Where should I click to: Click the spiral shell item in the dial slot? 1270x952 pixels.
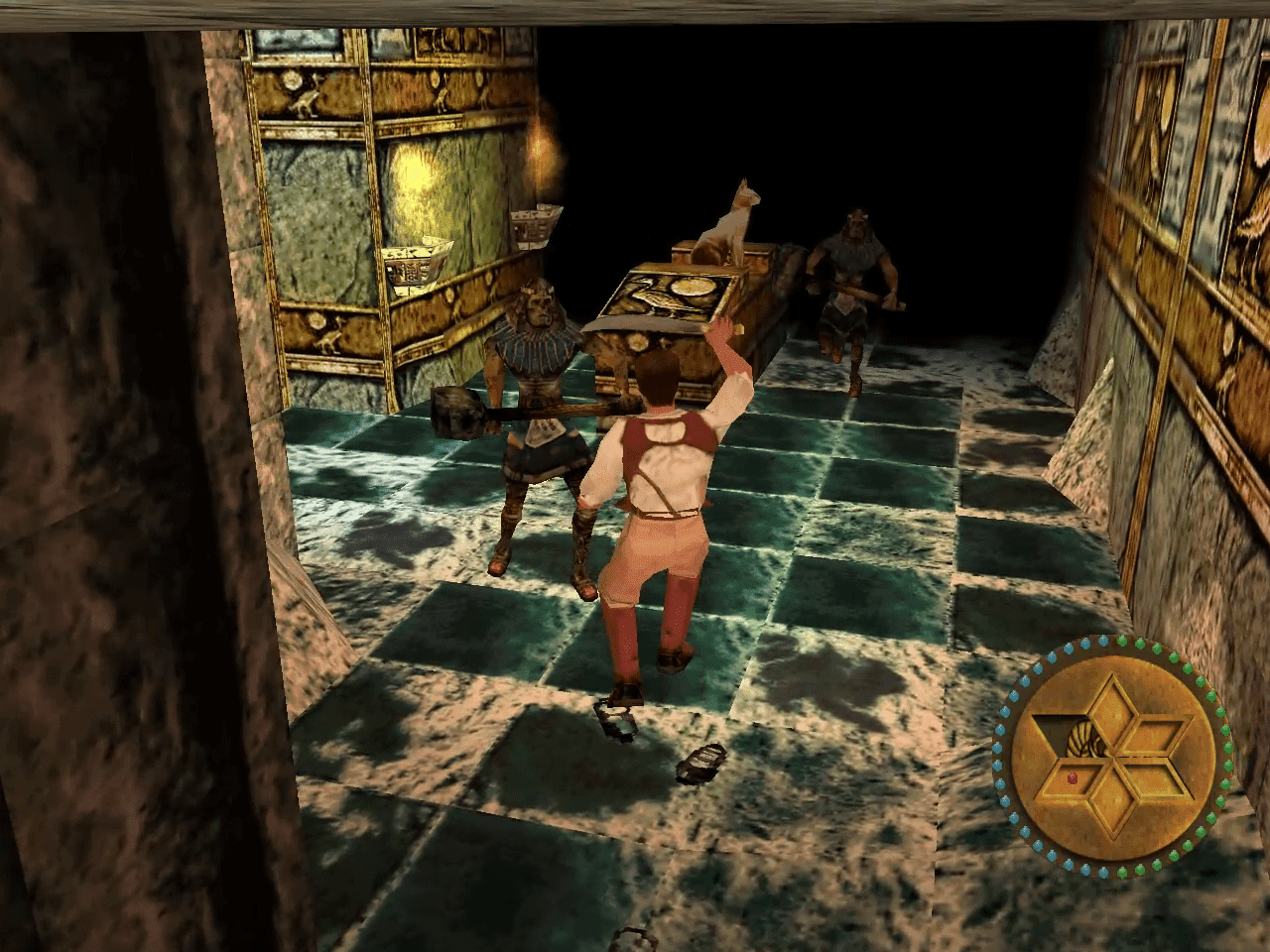tap(1083, 740)
